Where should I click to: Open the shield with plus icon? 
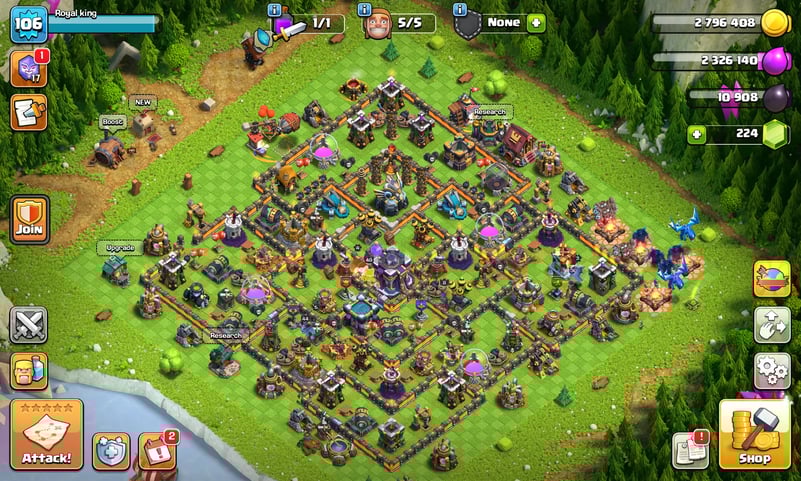coord(110,451)
